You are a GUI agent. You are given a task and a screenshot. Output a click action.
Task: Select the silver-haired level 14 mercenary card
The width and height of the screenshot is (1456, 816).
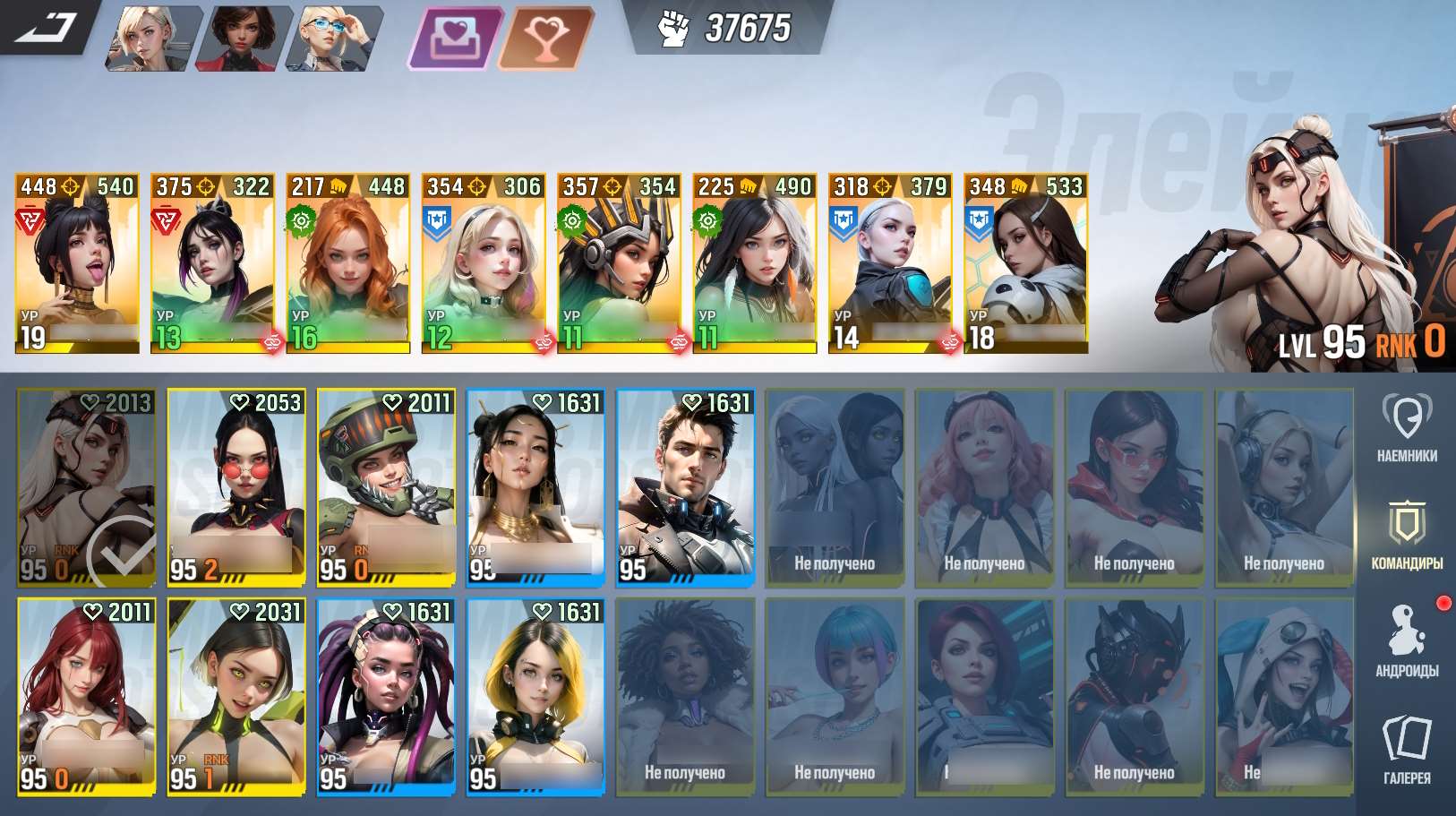[890, 263]
